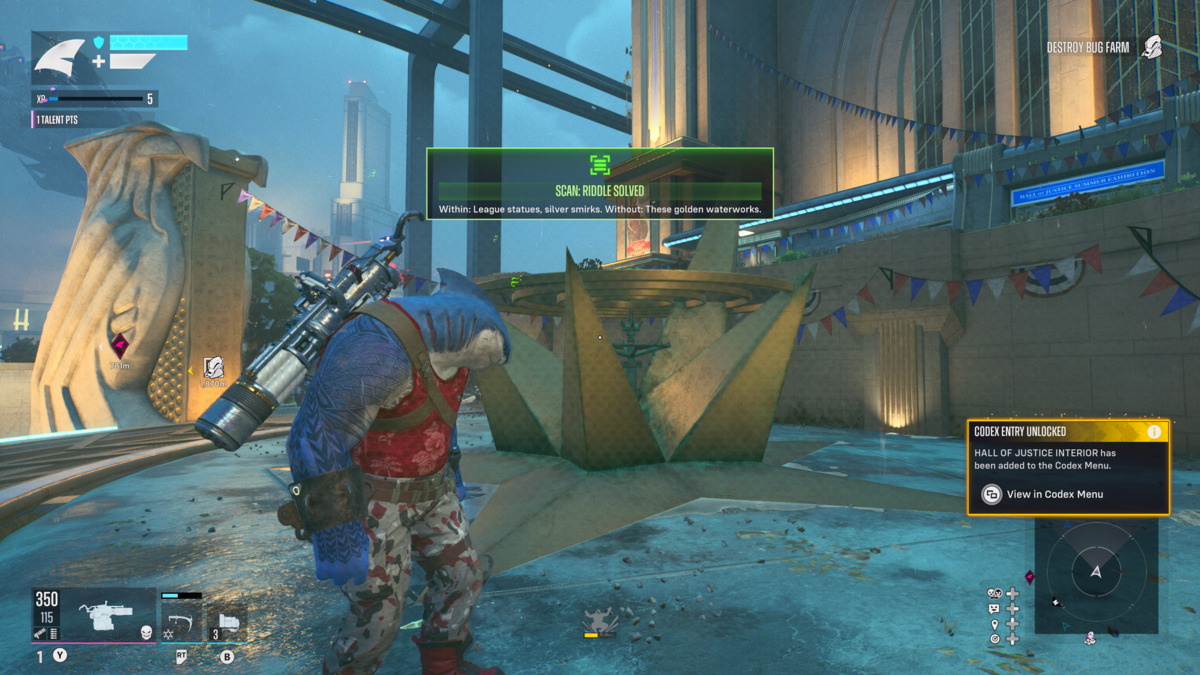Activate the traversal hook ability icon
1200x675 pixels.
coord(182,622)
